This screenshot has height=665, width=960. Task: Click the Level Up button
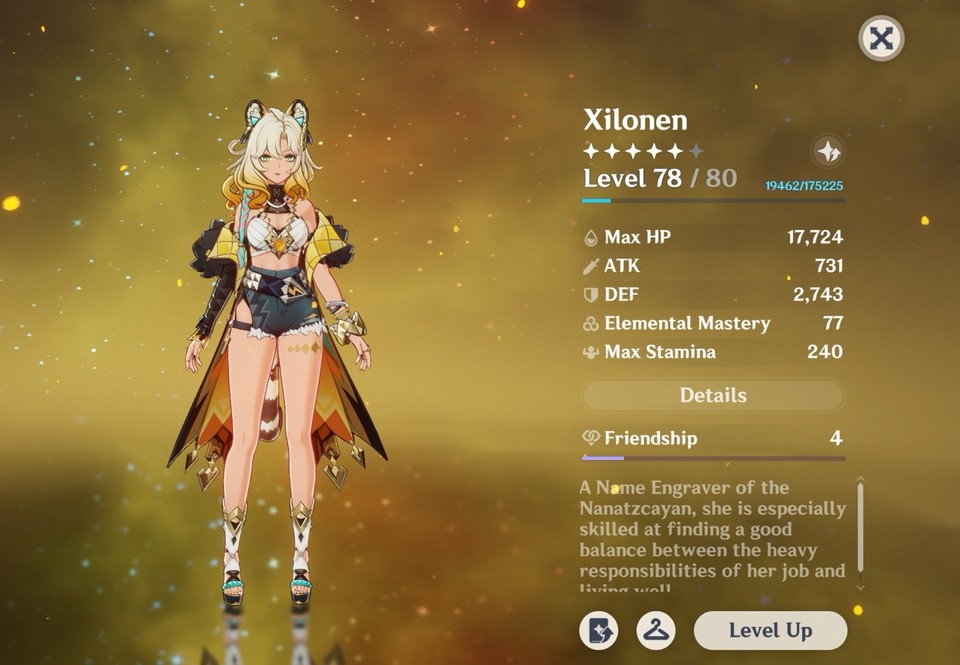(770, 630)
